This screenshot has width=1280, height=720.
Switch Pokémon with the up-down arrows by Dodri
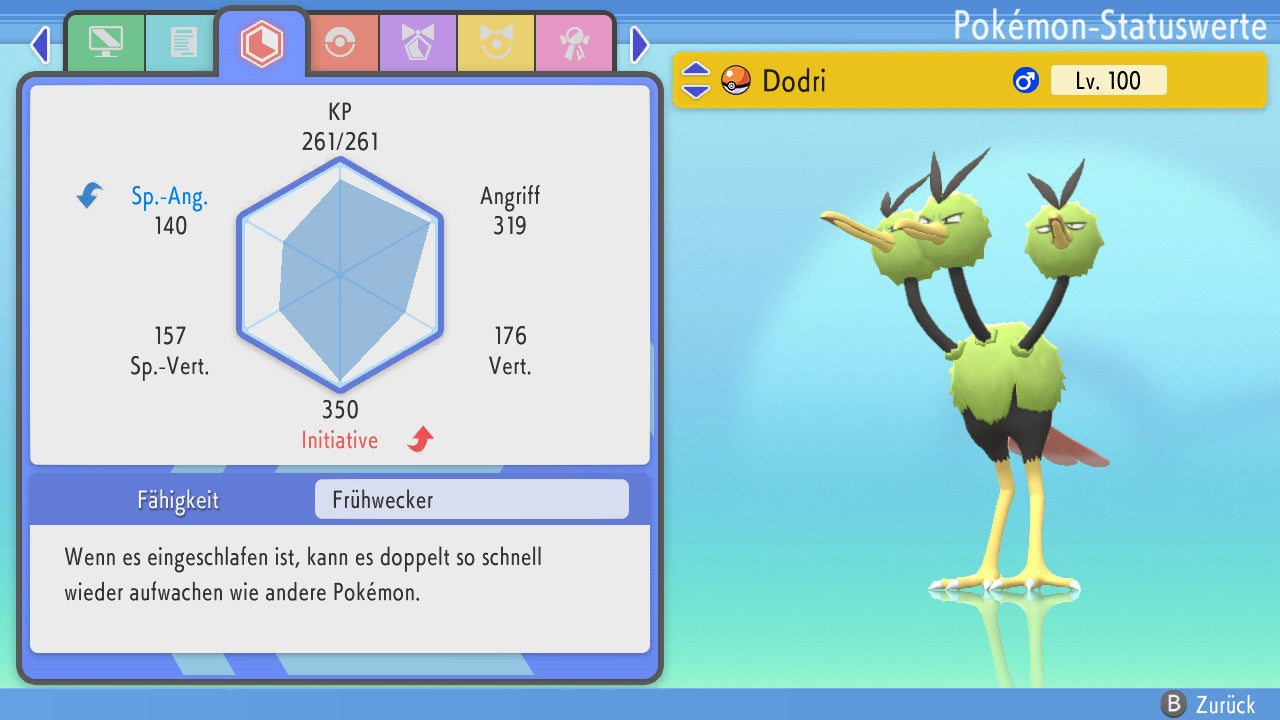[x=696, y=80]
